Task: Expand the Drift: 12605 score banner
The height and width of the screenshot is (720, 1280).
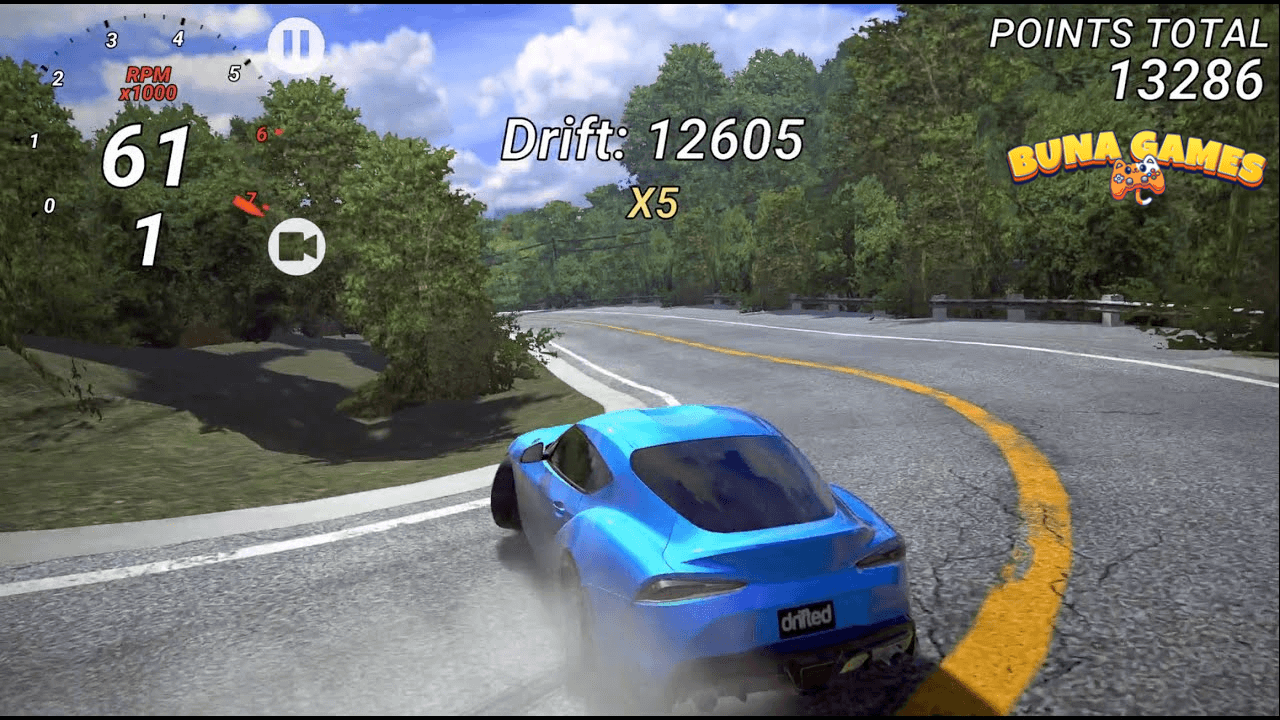Action: 653,141
